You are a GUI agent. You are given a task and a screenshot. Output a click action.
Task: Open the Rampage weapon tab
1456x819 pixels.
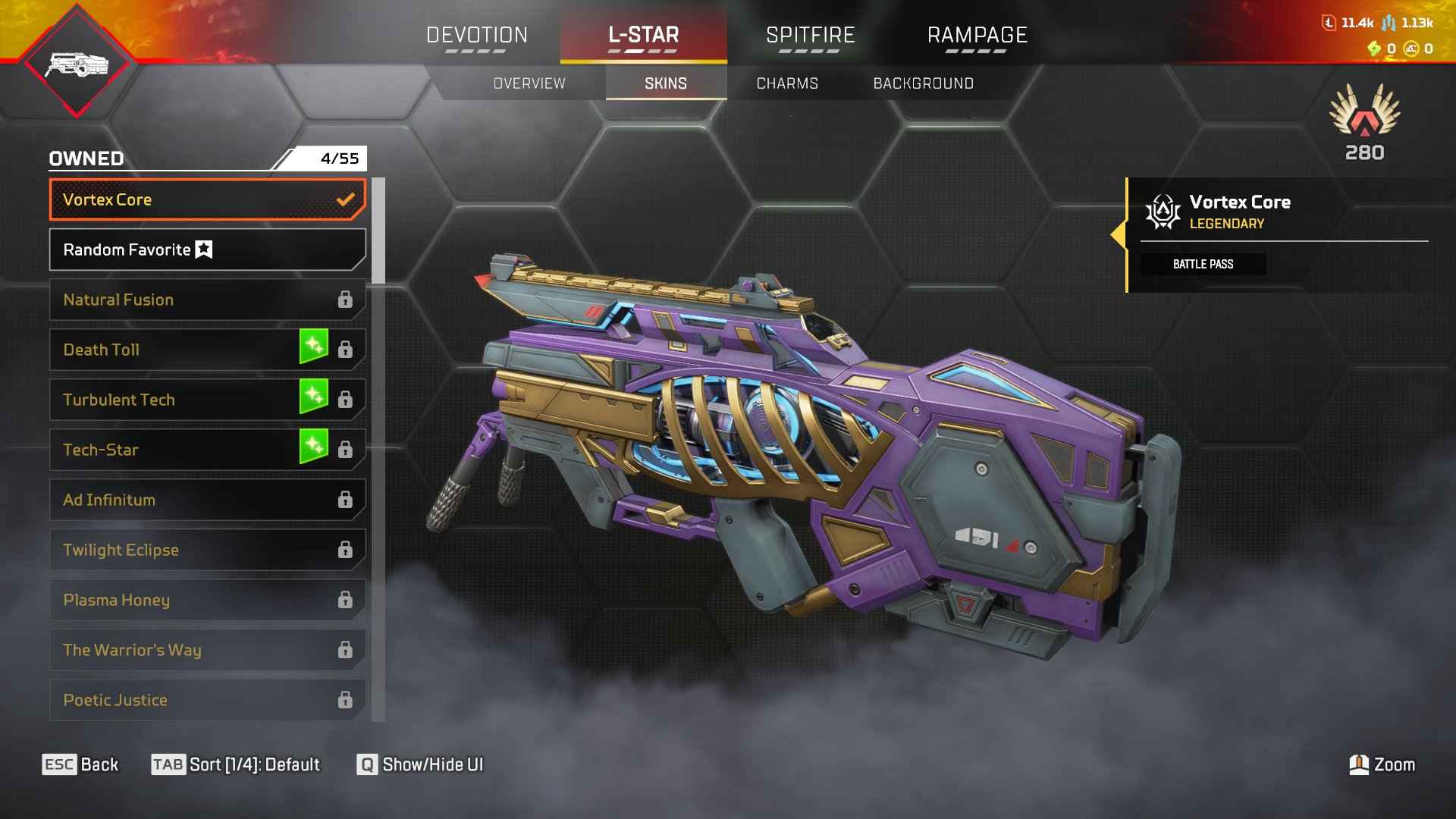click(x=977, y=36)
